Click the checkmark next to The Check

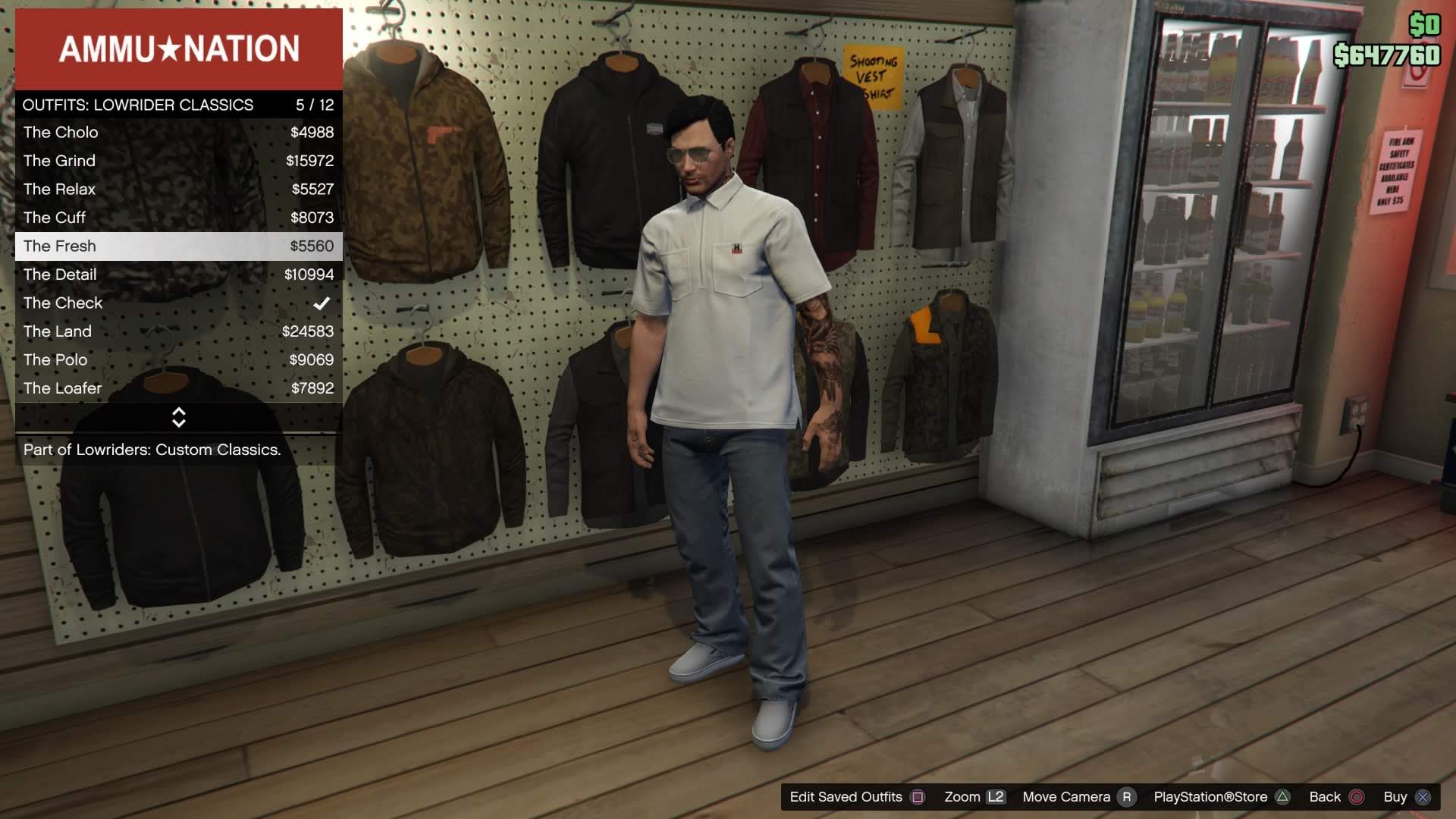coord(322,302)
